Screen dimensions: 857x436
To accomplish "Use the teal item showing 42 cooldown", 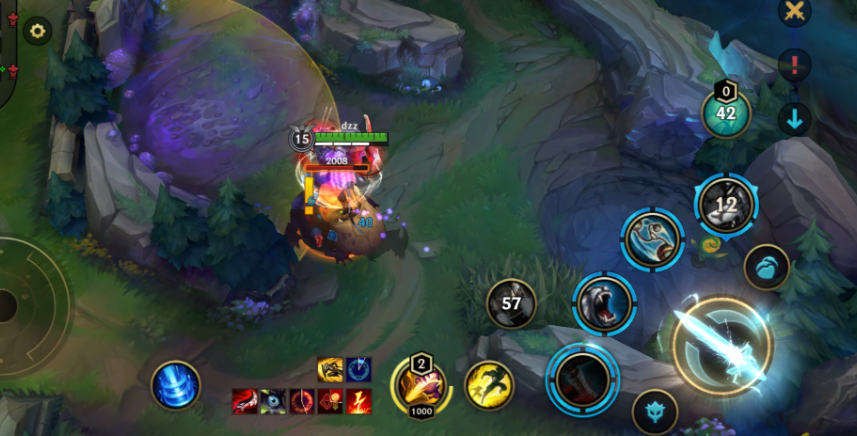I will pyautogui.click(x=726, y=112).
